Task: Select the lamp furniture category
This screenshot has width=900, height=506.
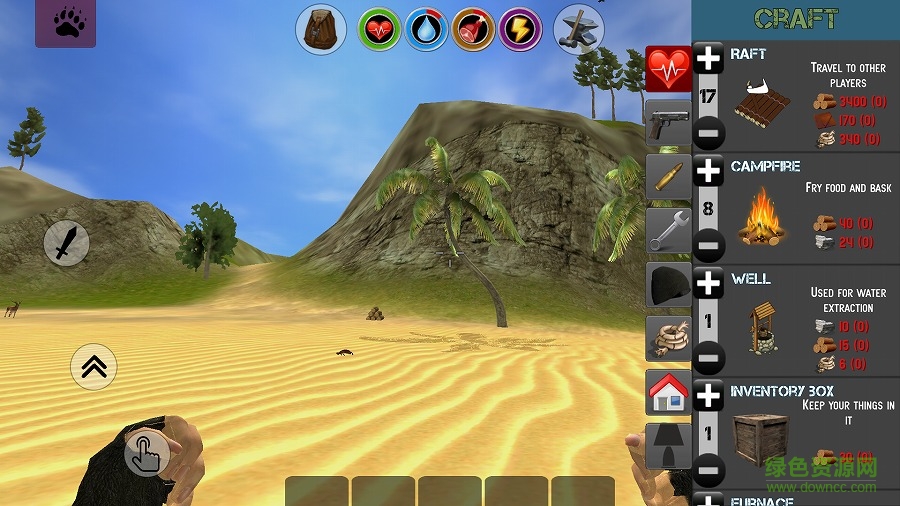Action: 668,446
